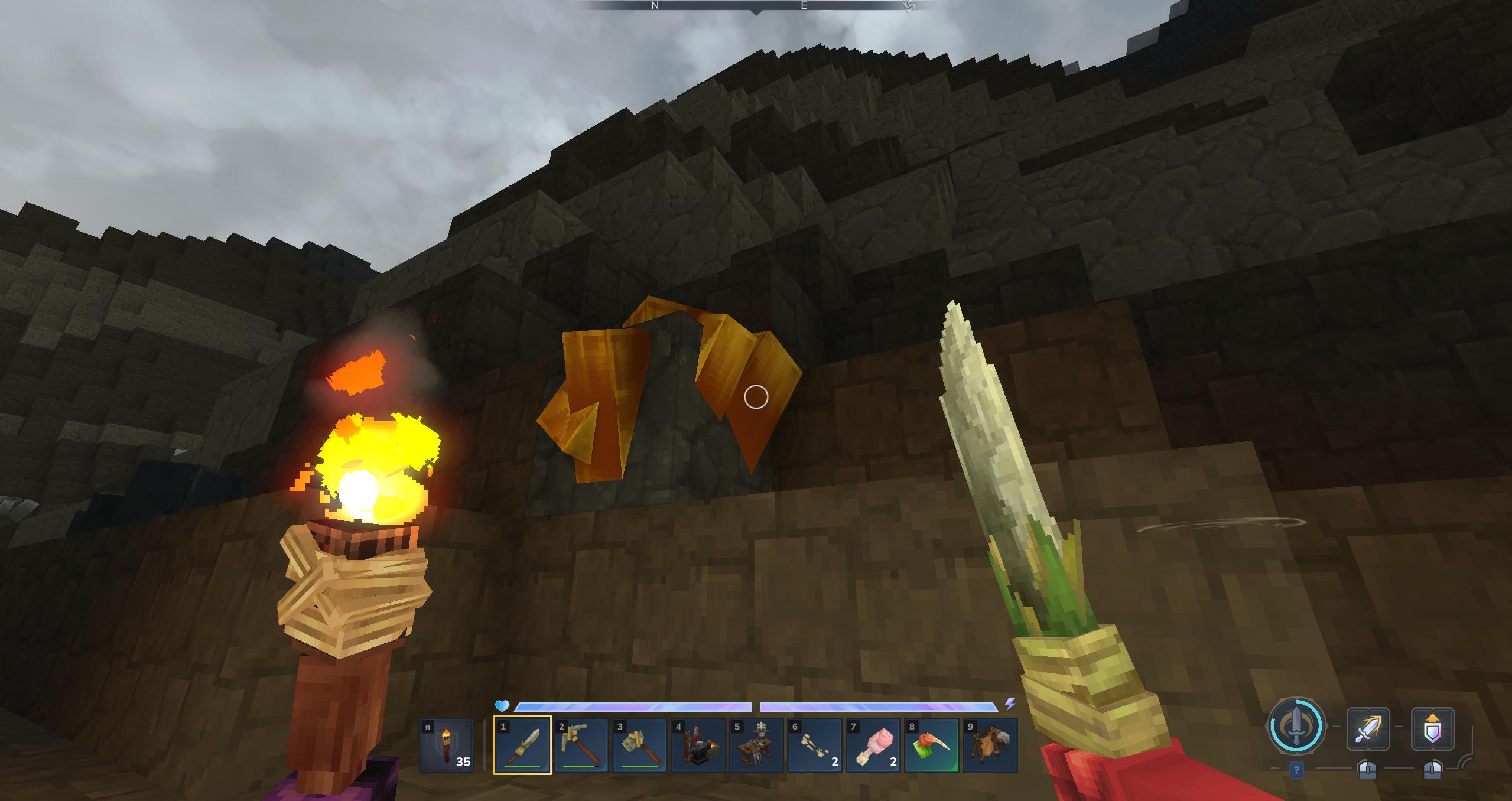
Task: Switch to the pickaxe in slot 2
Action: pyautogui.click(x=581, y=745)
